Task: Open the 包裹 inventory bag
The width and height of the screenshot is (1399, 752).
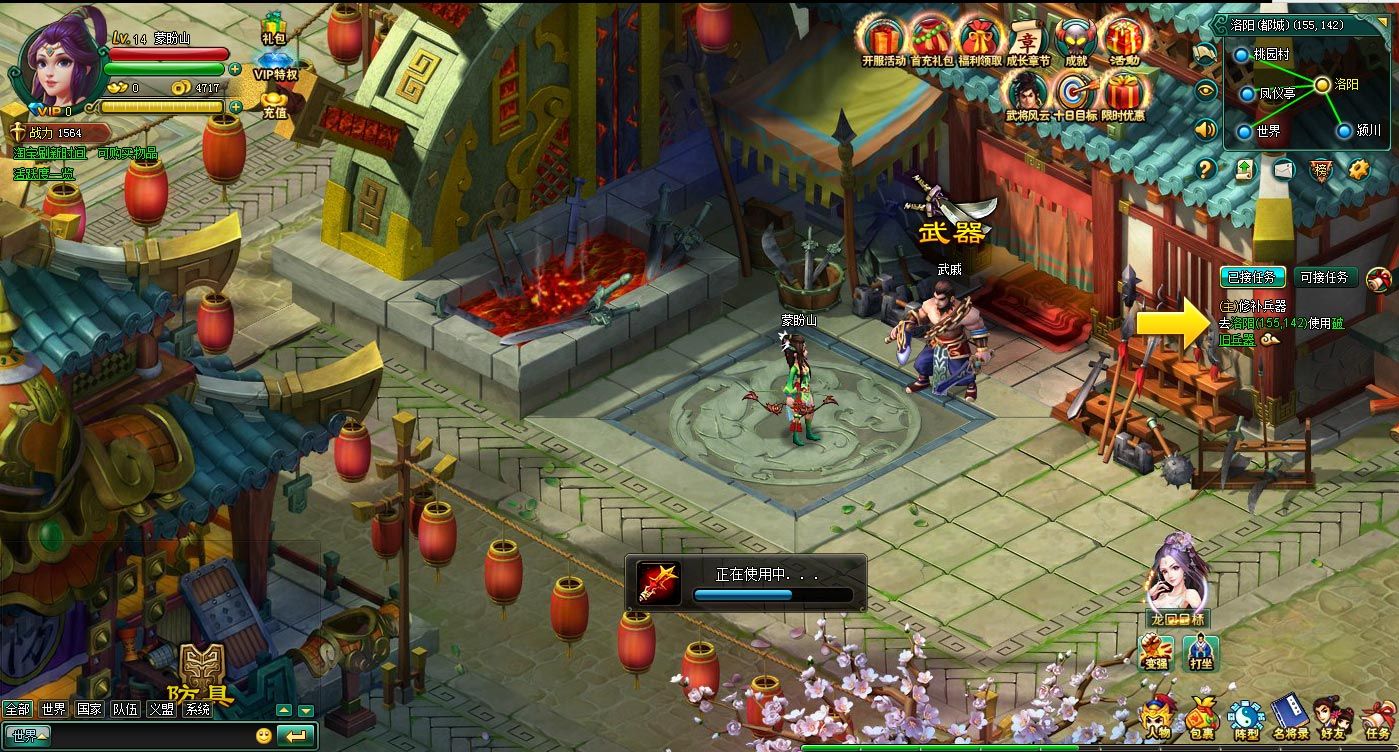Action: click(x=1202, y=719)
